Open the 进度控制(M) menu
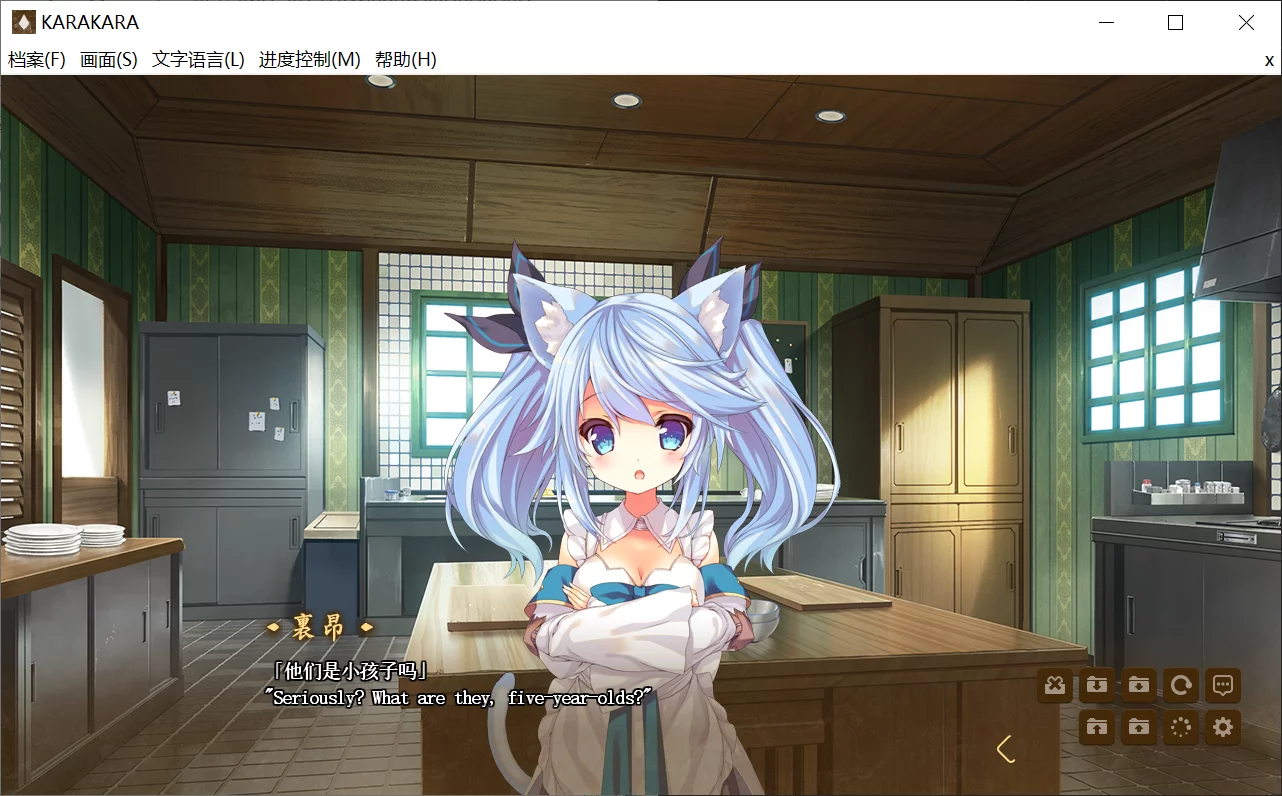Viewport: 1282px width, 796px height. click(x=310, y=60)
